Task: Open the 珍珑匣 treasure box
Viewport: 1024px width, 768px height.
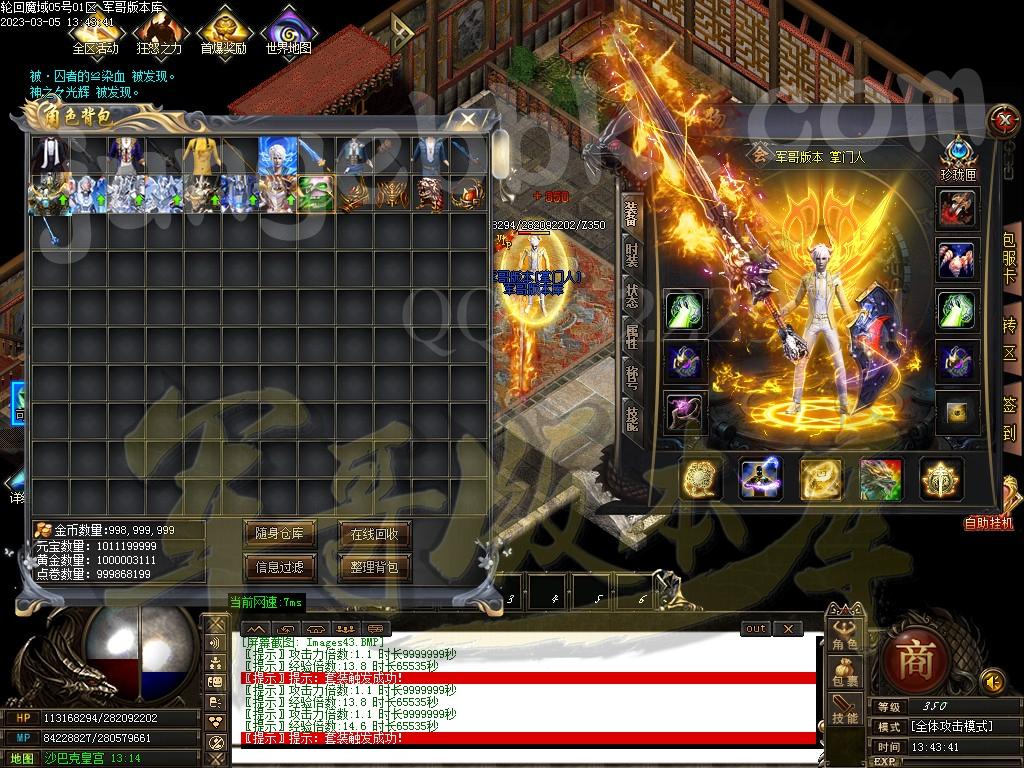Action: click(957, 155)
